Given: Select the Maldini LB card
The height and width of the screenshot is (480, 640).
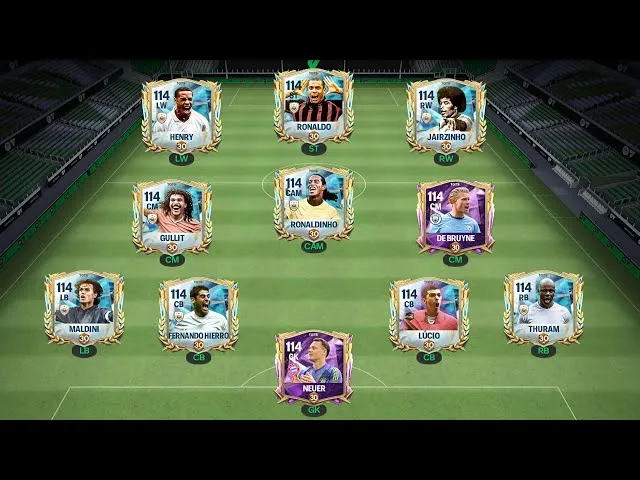Looking at the screenshot, I should pos(84,308).
